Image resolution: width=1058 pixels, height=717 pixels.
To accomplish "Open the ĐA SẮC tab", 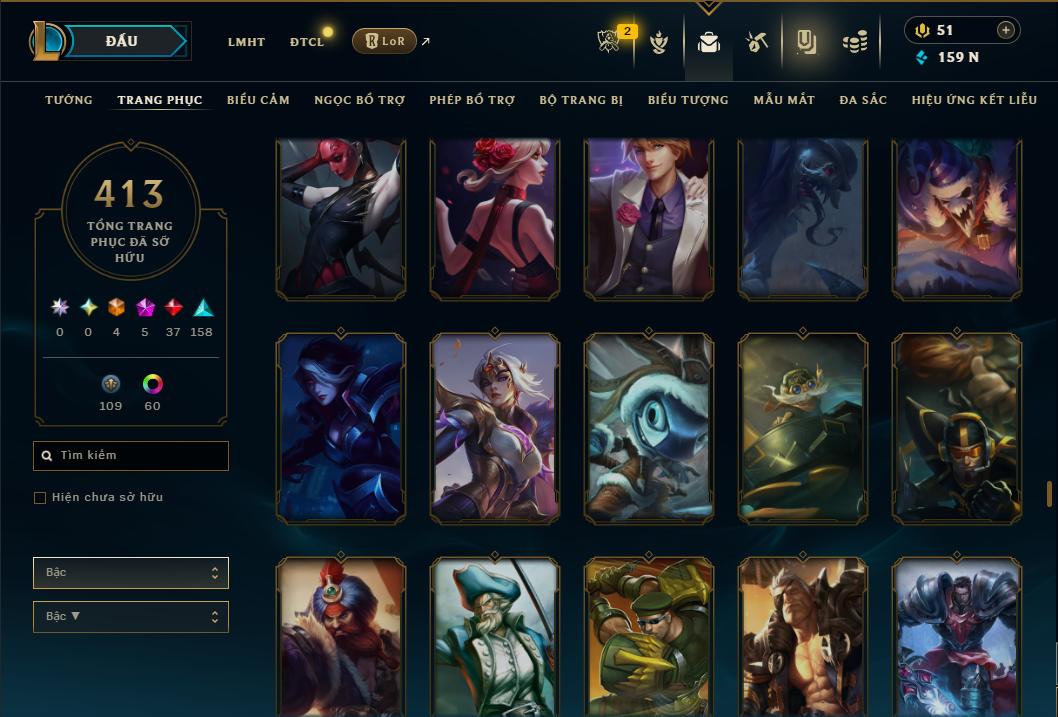I will tap(863, 100).
